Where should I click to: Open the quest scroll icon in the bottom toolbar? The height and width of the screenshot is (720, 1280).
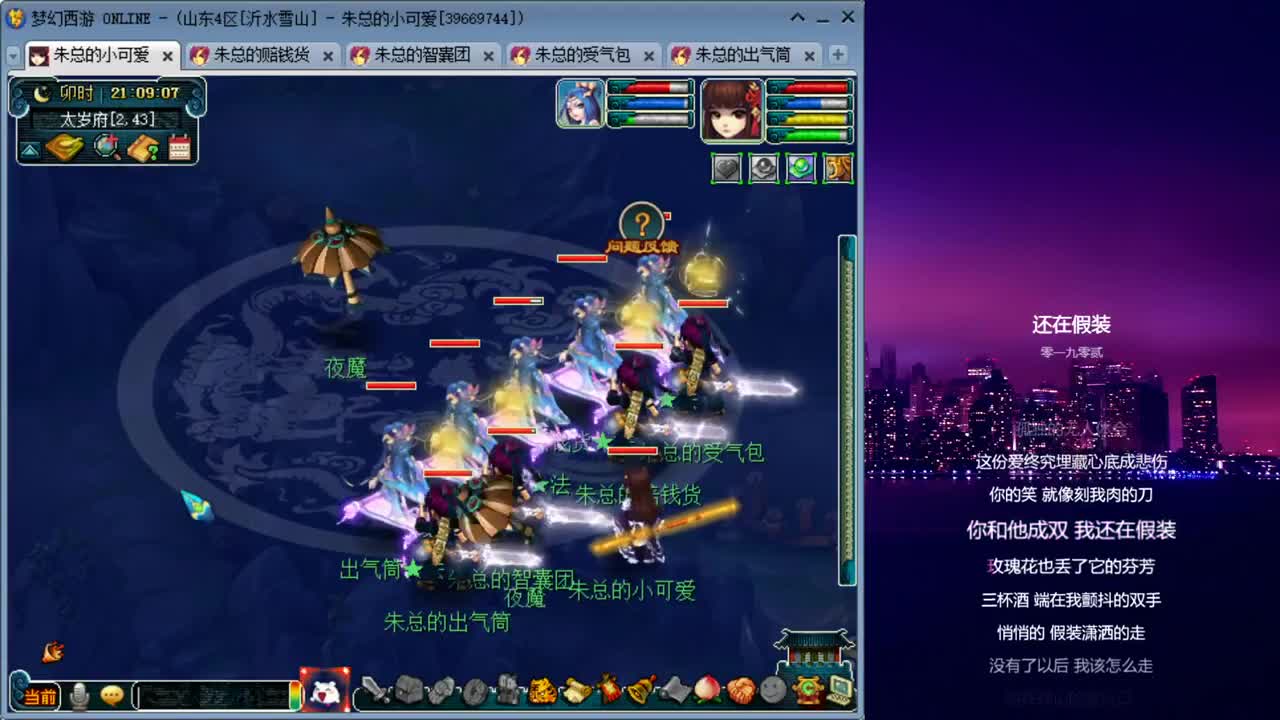coord(575,690)
